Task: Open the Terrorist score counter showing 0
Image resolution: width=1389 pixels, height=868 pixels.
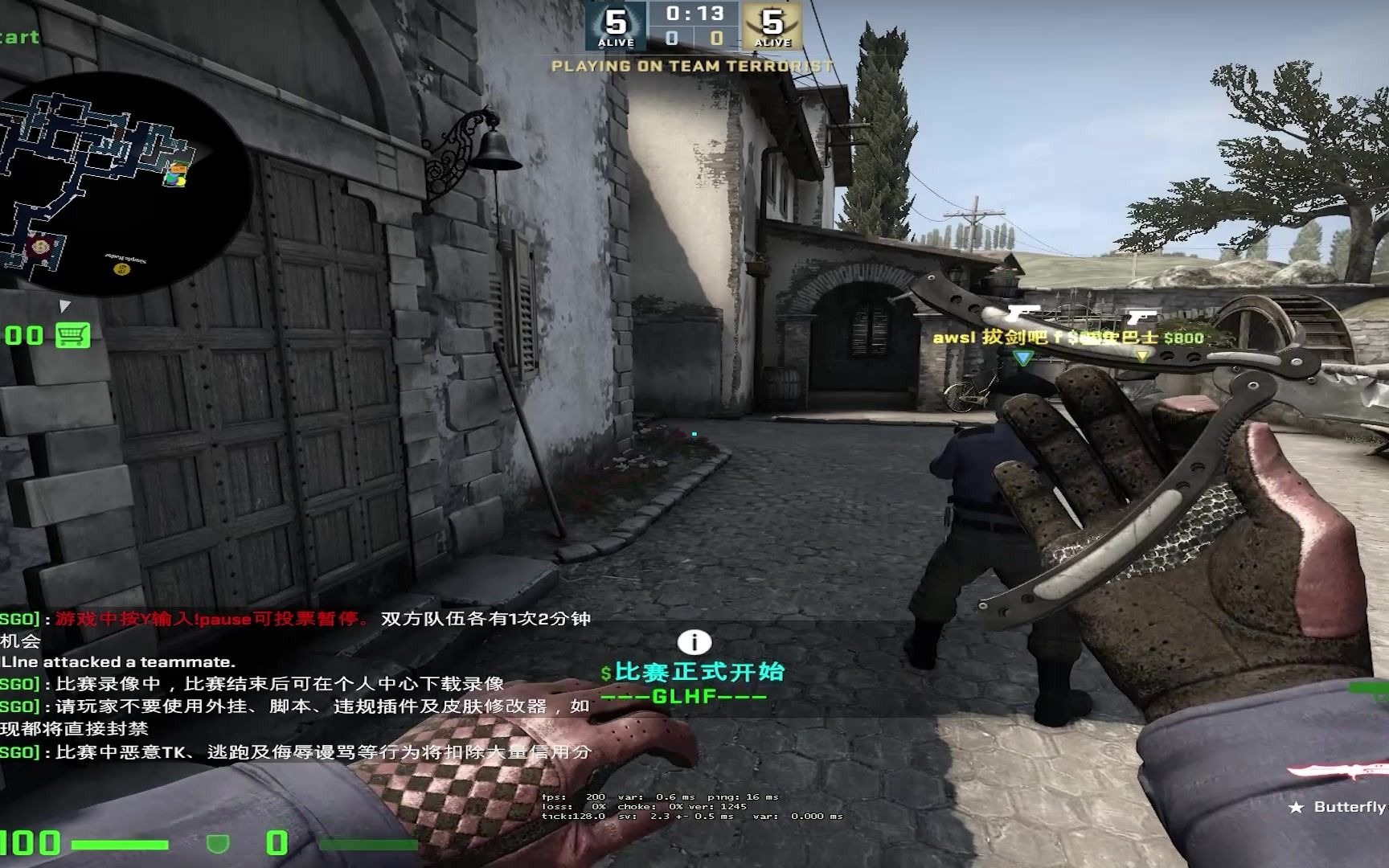Action: click(x=715, y=39)
